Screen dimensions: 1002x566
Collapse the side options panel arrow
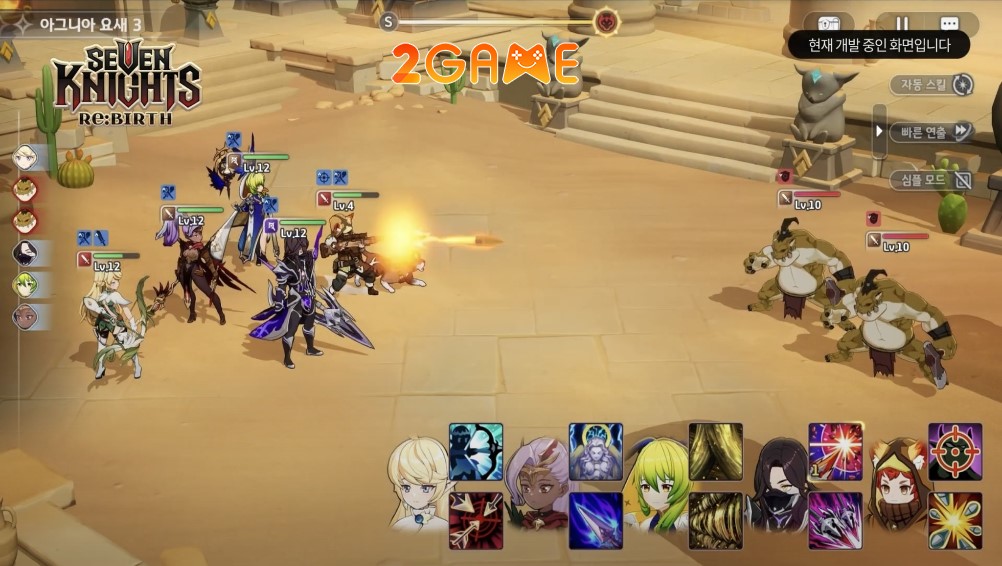[879, 132]
